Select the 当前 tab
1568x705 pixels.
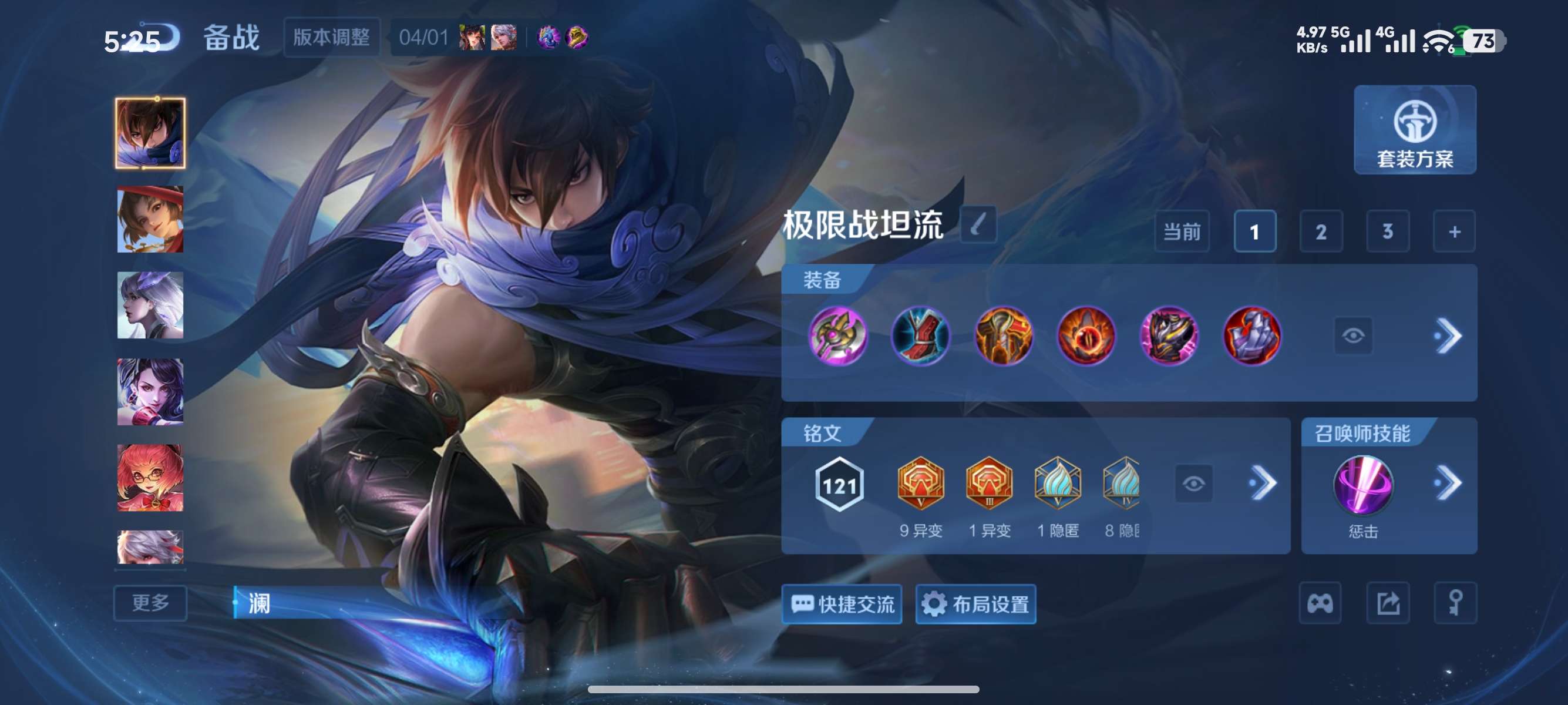pyautogui.click(x=1182, y=231)
